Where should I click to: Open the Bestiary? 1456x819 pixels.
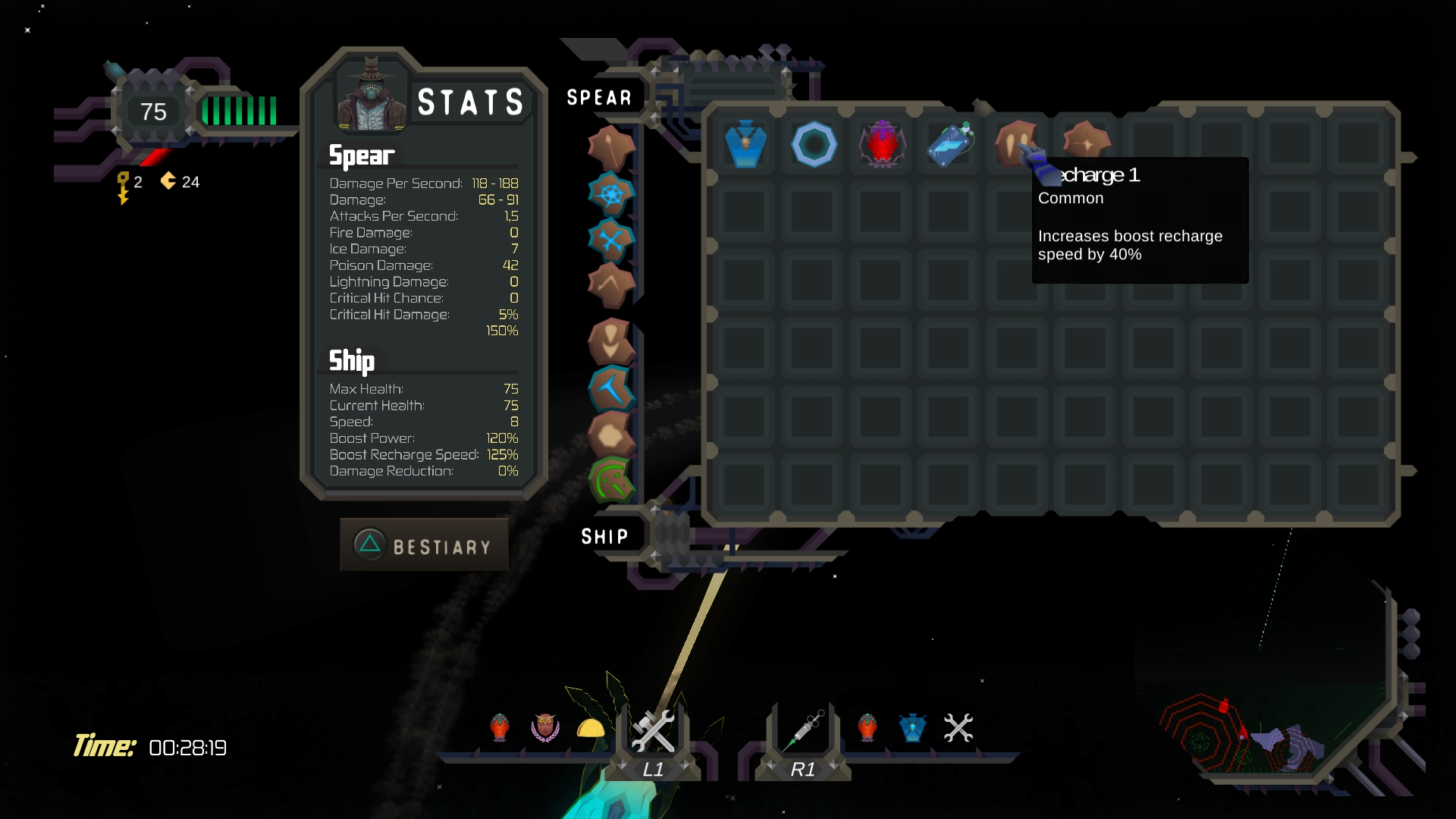[x=424, y=545]
